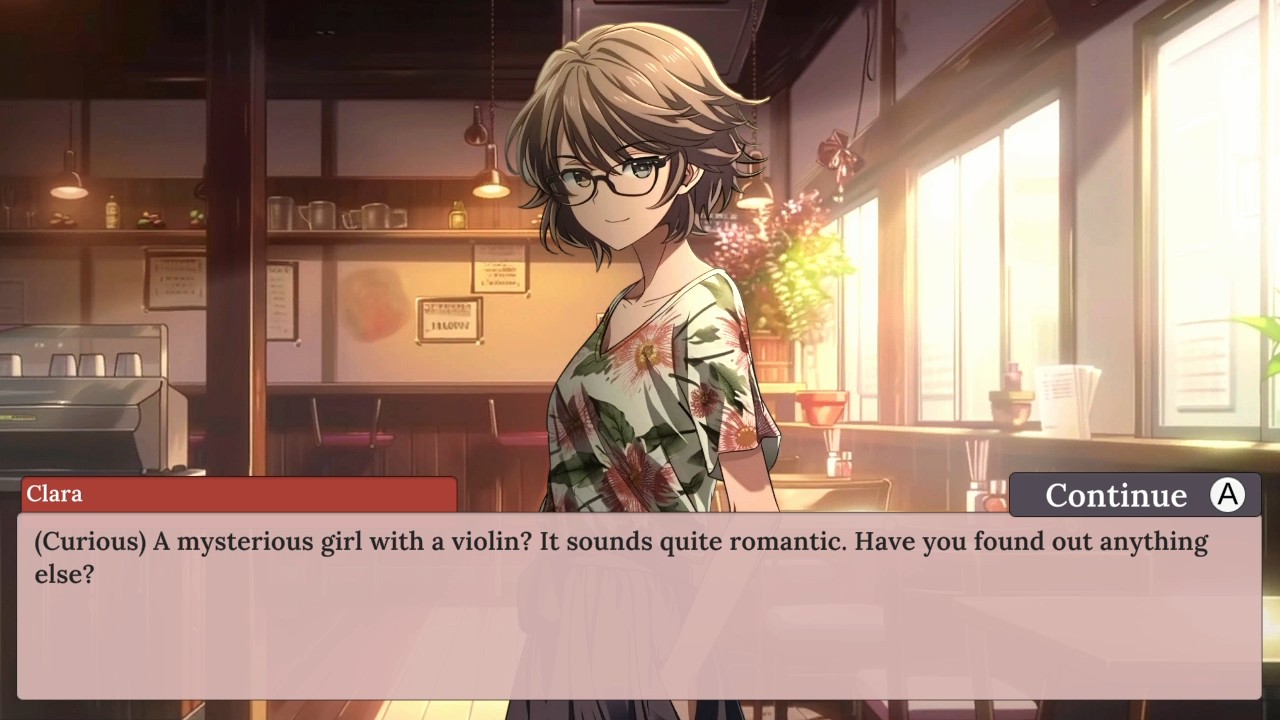
Task: Click the white A button glyph
Action: tap(1227, 494)
